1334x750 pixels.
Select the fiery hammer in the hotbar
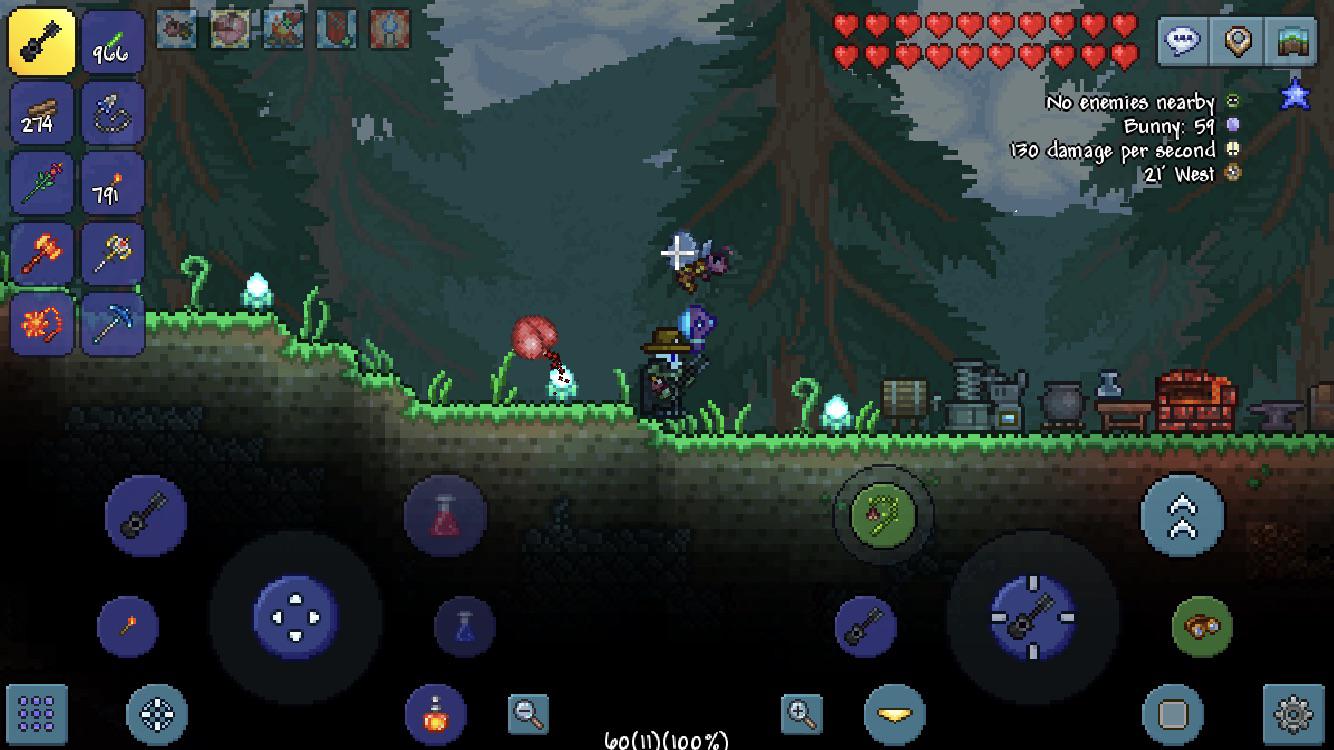(x=41, y=254)
